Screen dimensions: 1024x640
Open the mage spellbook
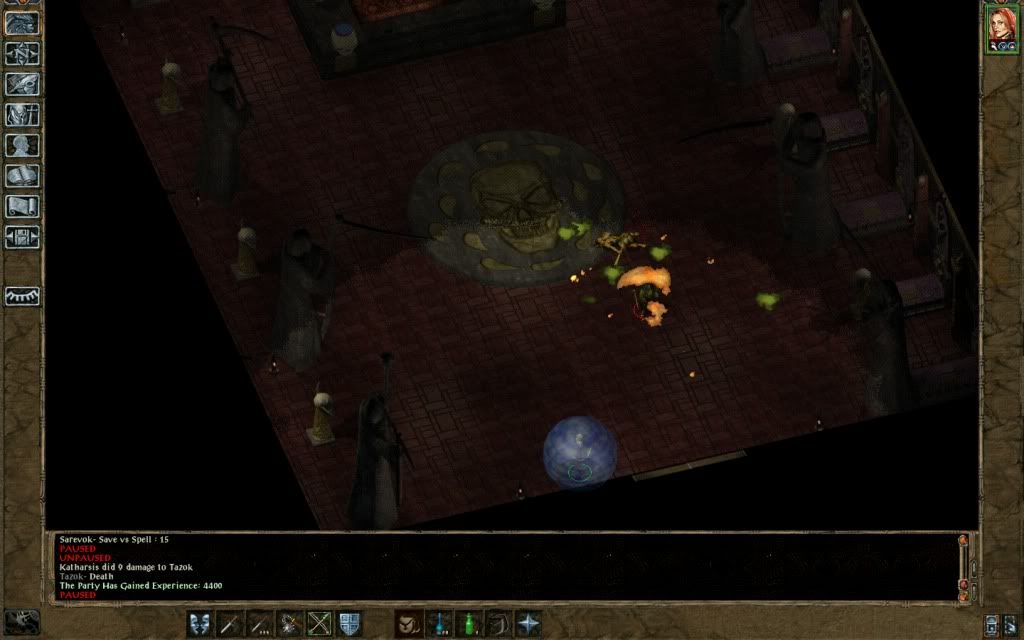22,177
